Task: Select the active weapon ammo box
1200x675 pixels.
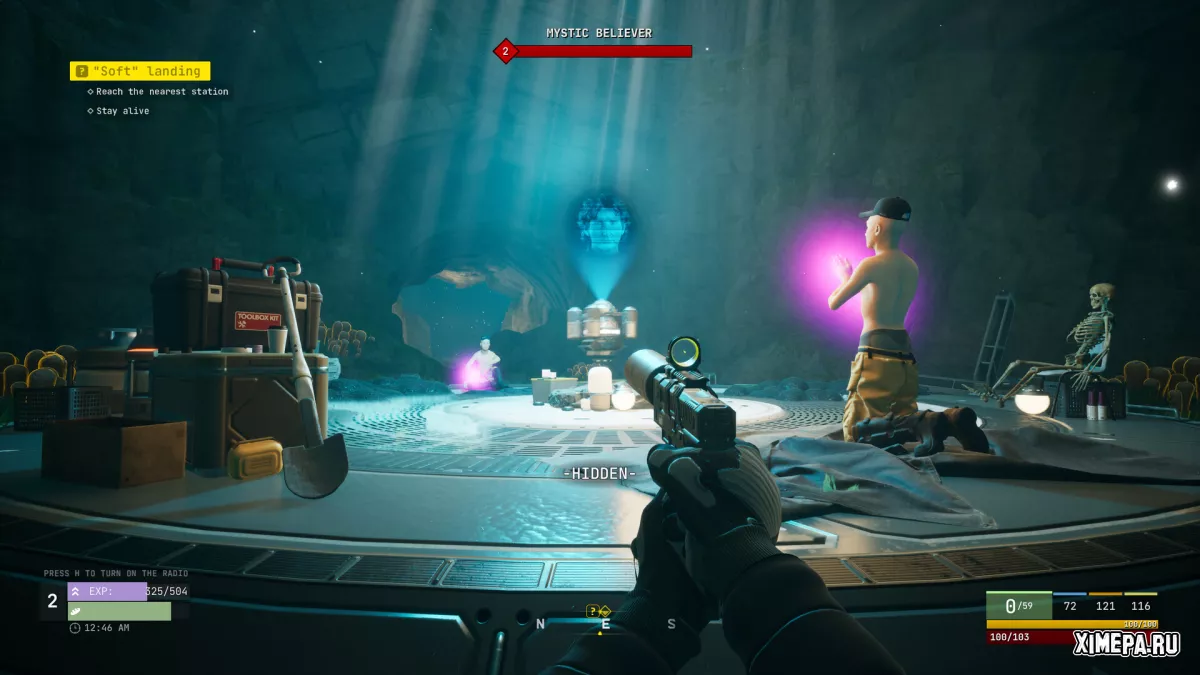Action: click(x=1018, y=606)
